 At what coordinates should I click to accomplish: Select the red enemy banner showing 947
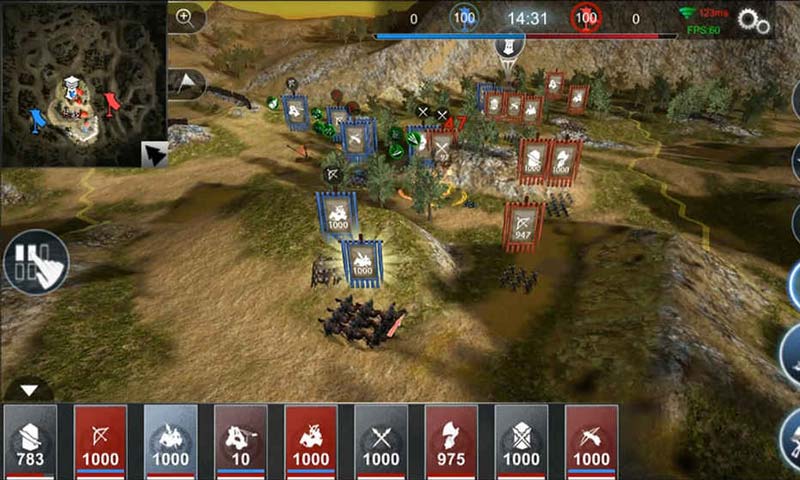point(523,225)
